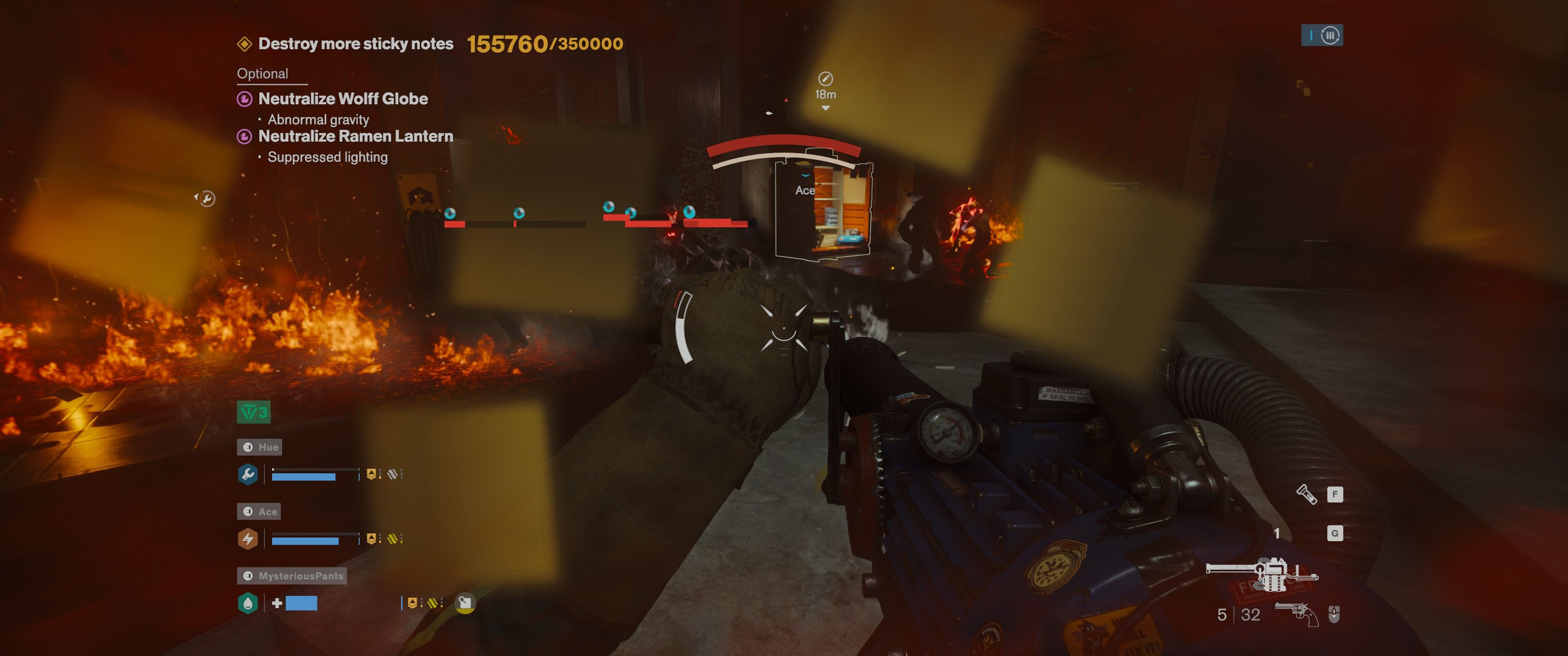Click MysteriousPants' droplet class icon

[x=248, y=604]
